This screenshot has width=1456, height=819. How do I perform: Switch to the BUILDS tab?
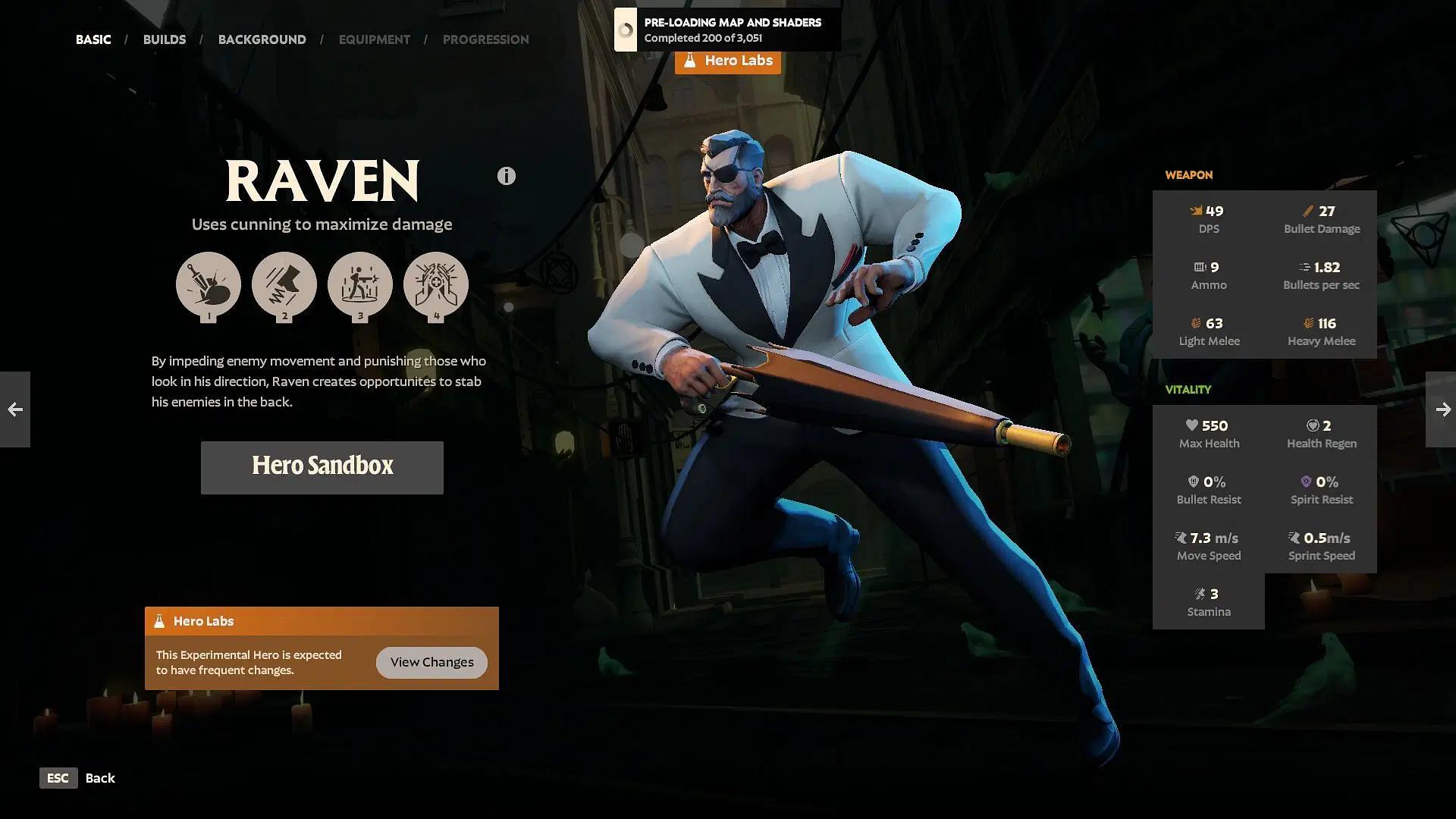tap(164, 39)
